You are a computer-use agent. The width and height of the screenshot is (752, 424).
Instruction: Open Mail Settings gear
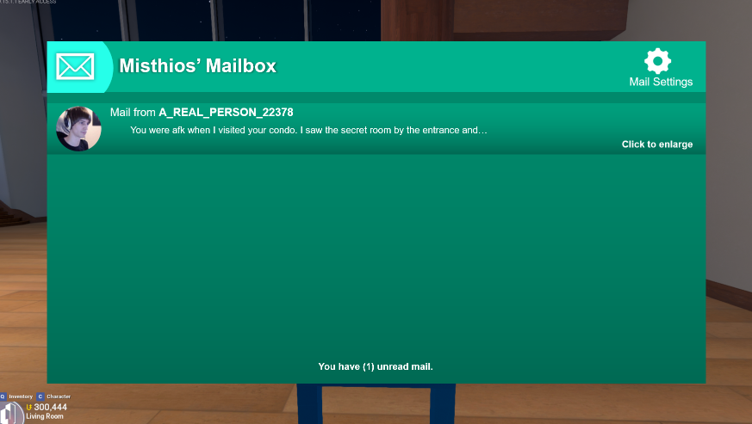[x=658, y=61]
